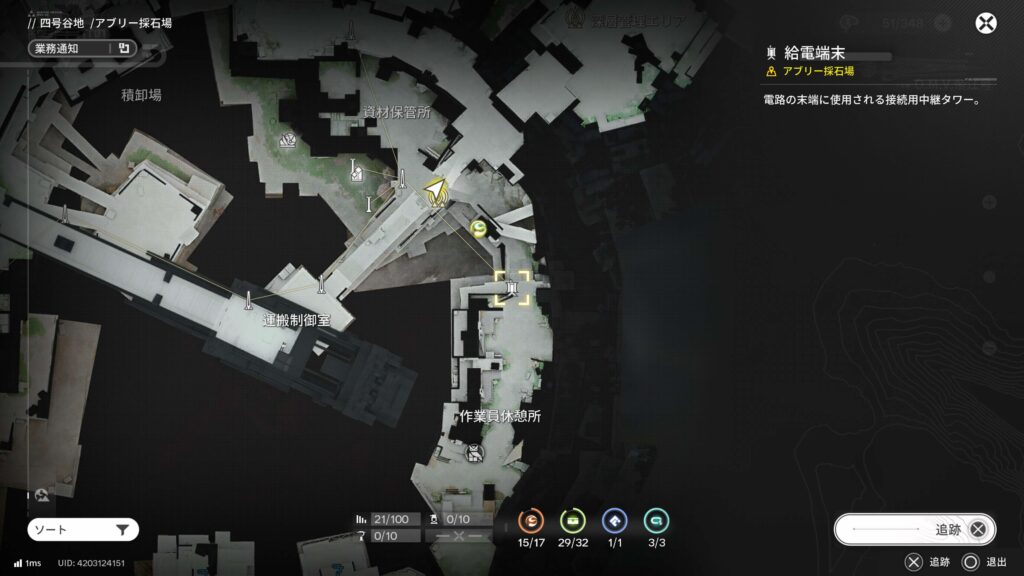Choose the teal counter icon showing 3/3
Viewport: 1024px width, 576px height.
coord(656,520)
